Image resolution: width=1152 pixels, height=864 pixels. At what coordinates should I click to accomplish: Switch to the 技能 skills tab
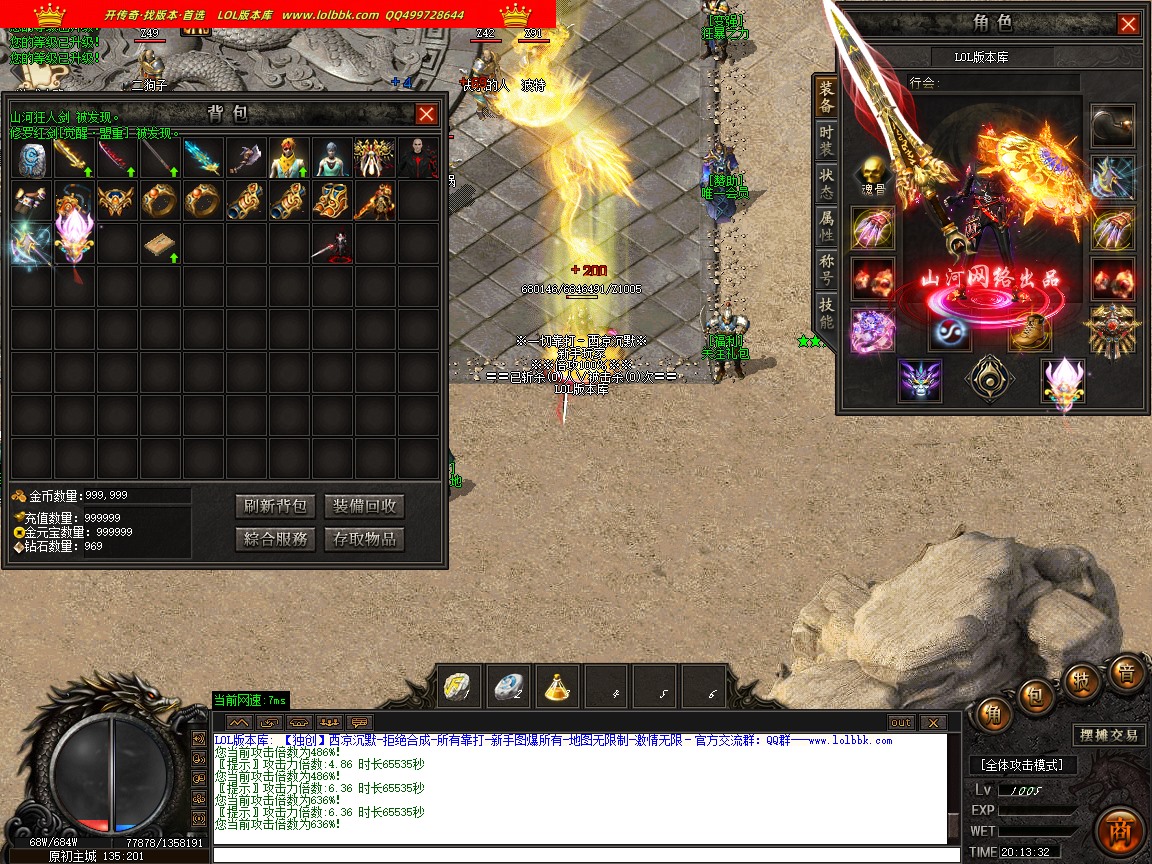click(826, 313)
